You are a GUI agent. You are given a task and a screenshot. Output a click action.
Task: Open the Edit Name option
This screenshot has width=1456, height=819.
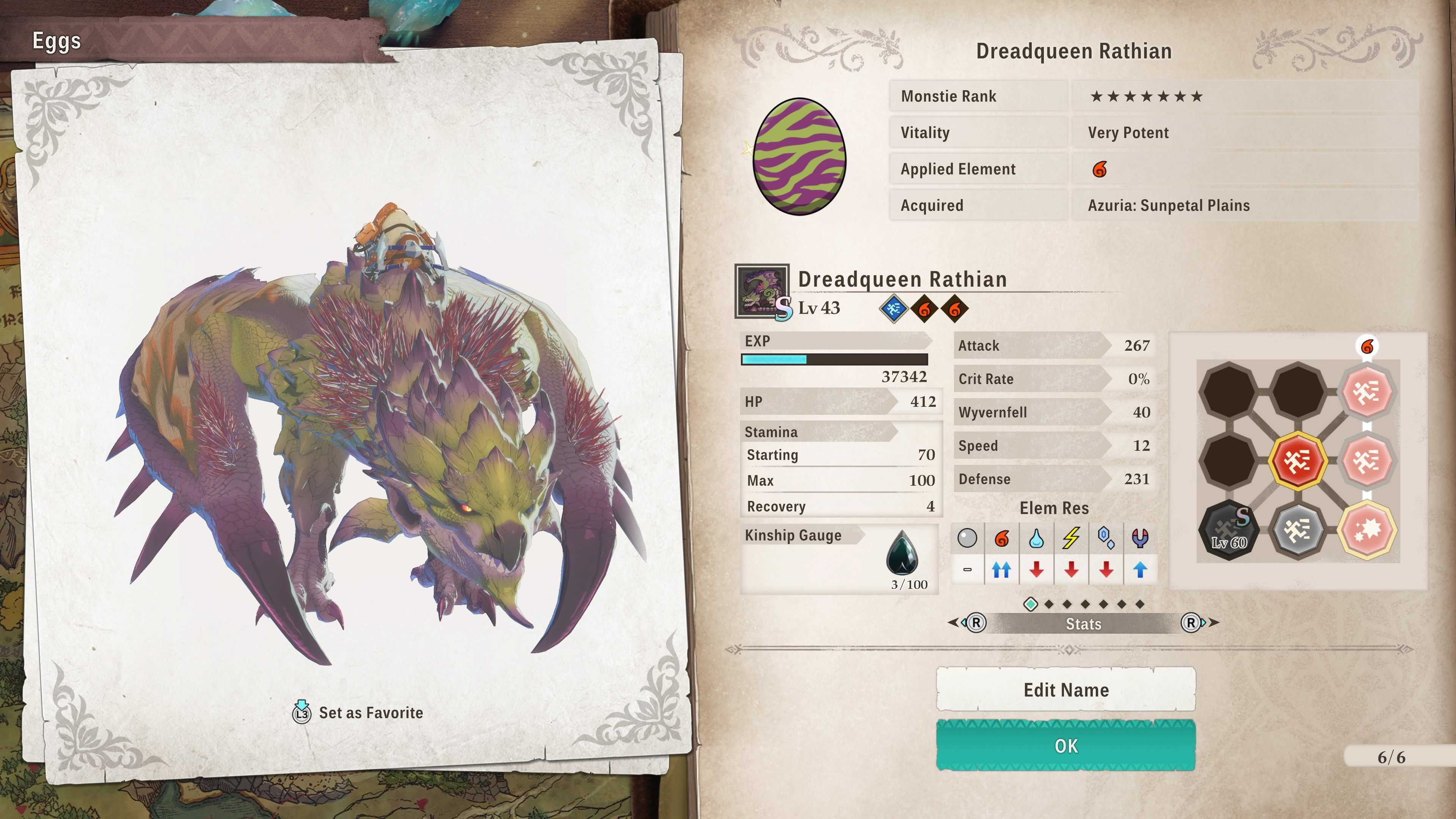1065,690
